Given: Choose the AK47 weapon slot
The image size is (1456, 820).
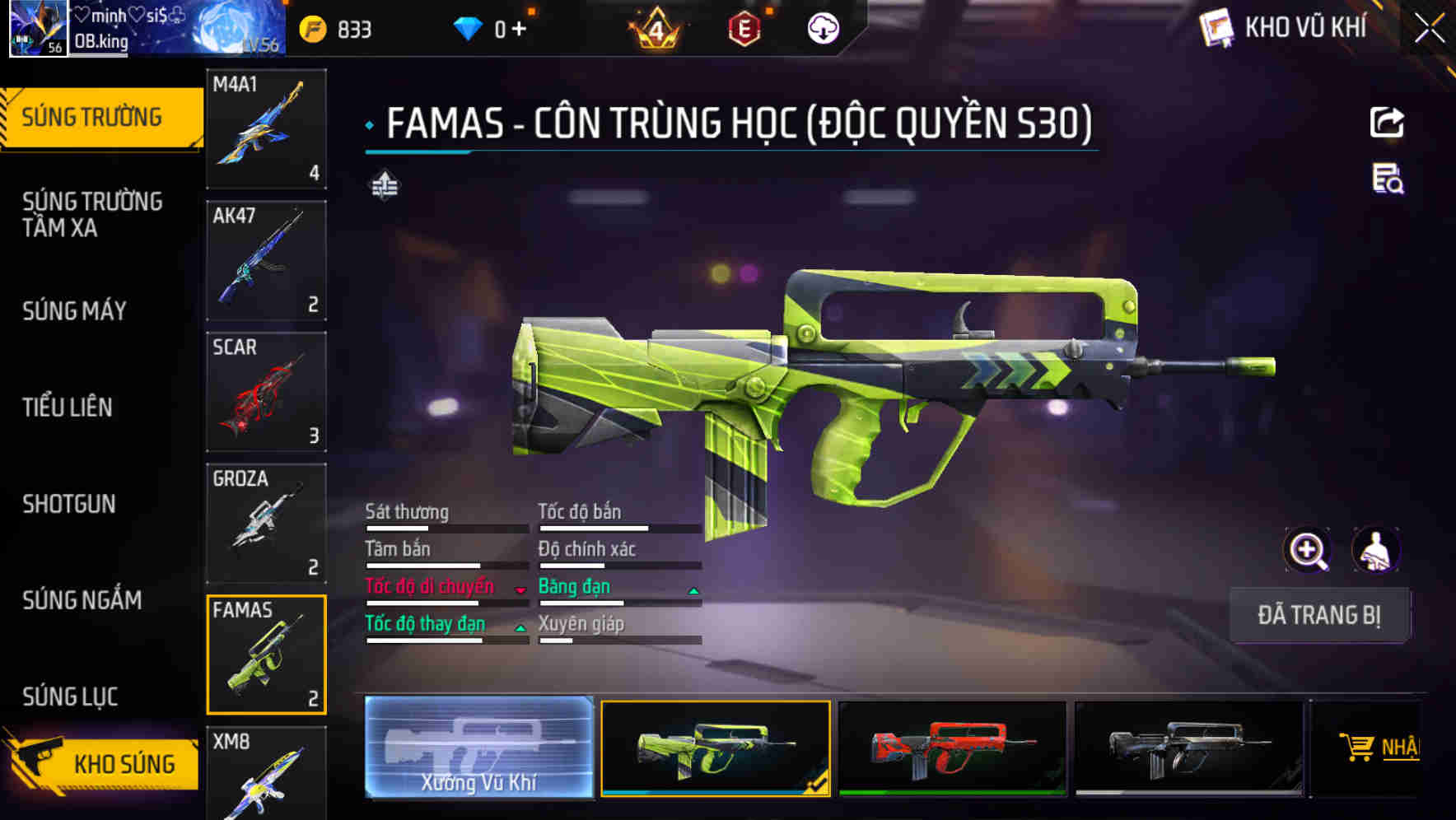Looking at the screenshot, I should click(266, 260).
